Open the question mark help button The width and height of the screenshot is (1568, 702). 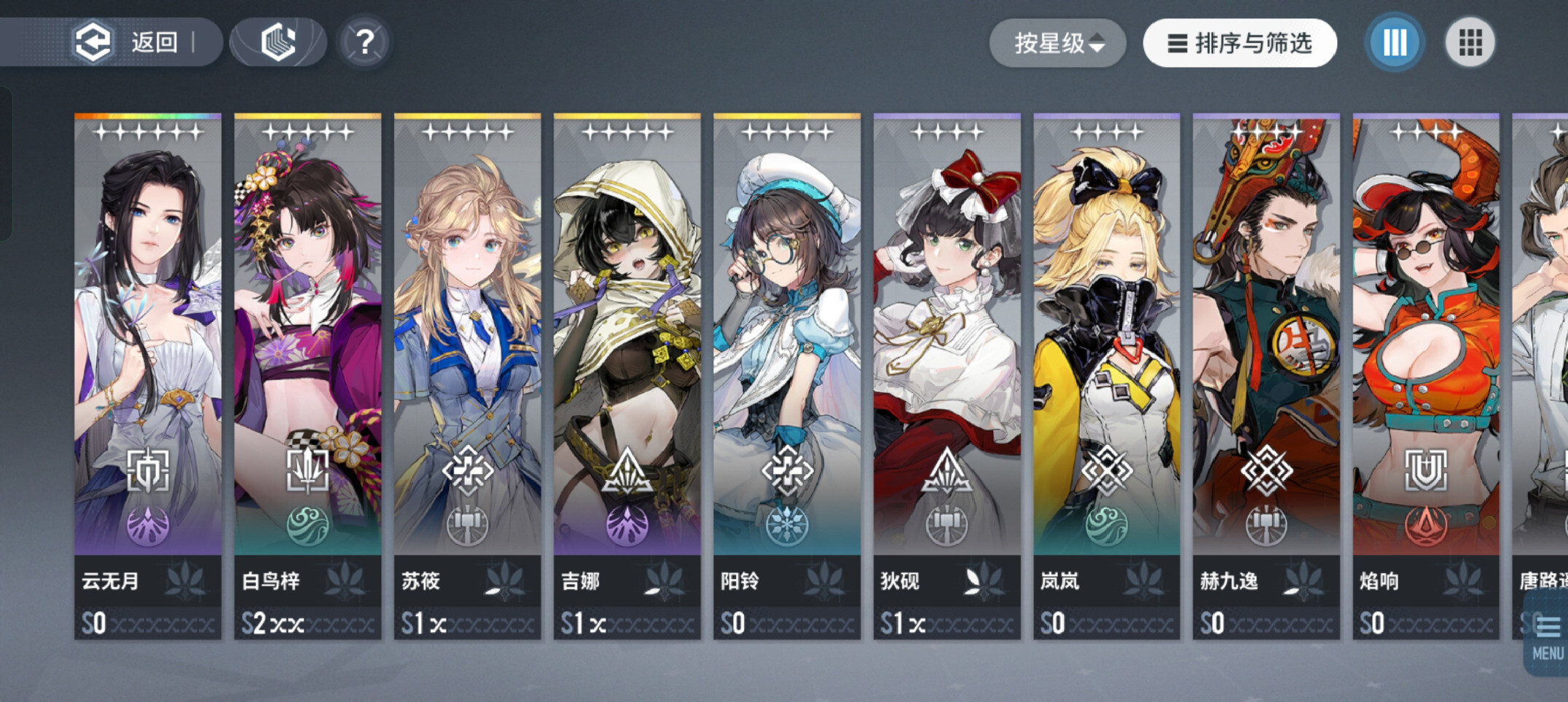tap(364, 42)
